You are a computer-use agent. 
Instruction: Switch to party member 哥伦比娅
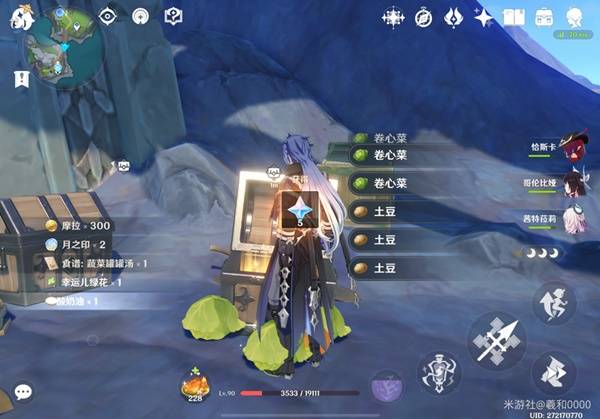point(572,183)
